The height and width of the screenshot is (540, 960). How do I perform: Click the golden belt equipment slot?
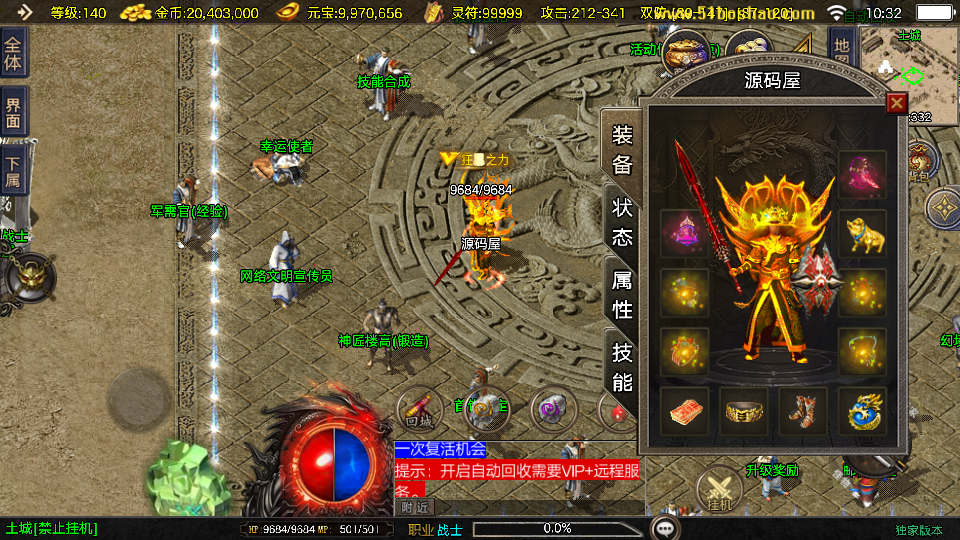click(744, 411)
